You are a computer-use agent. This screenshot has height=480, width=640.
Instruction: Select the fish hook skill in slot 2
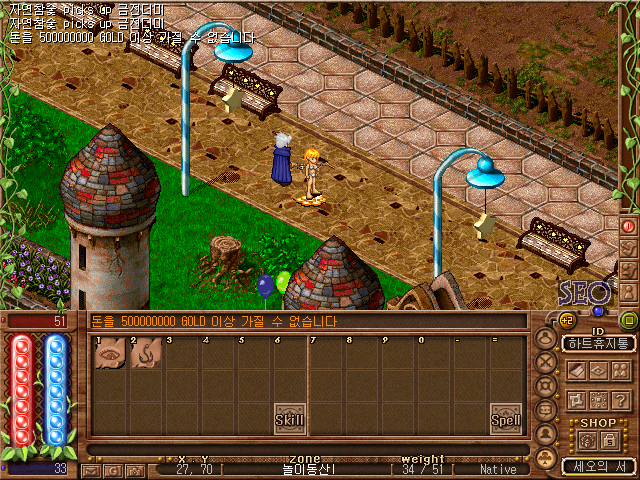point(145,353)
